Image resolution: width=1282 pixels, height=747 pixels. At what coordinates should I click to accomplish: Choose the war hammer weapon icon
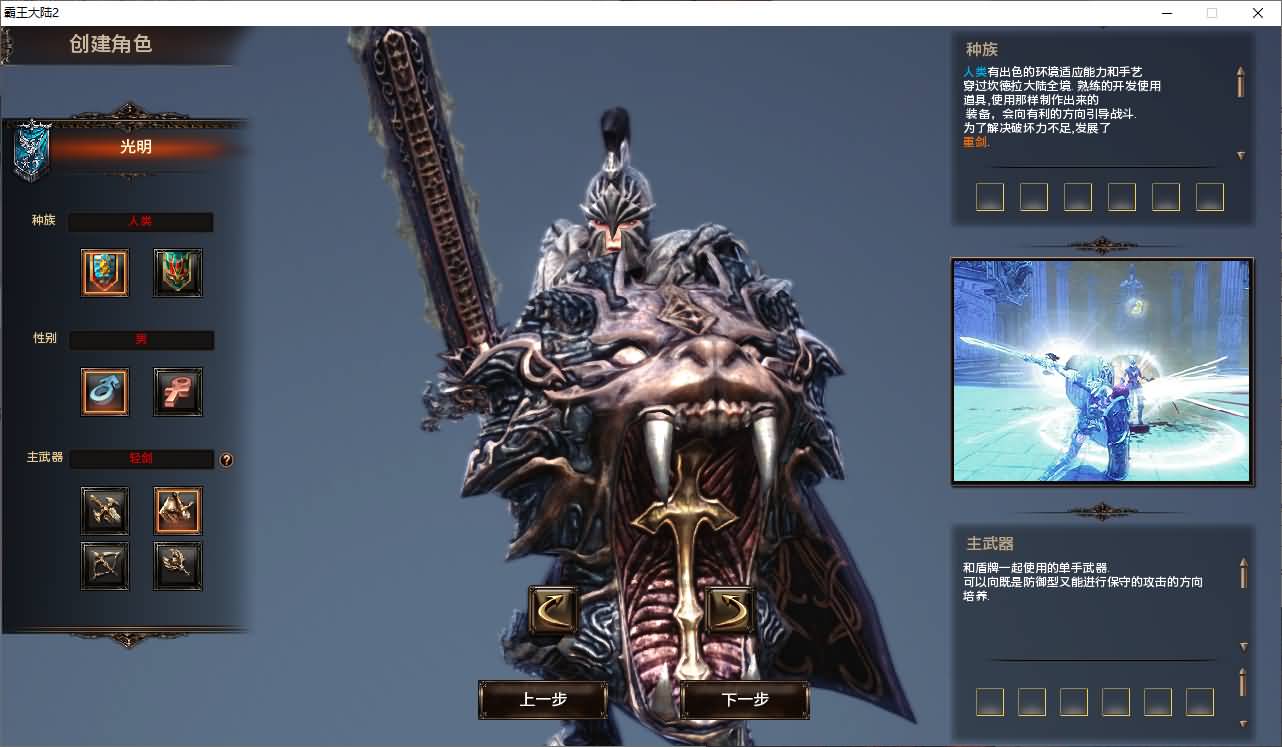tap(177, 566)
